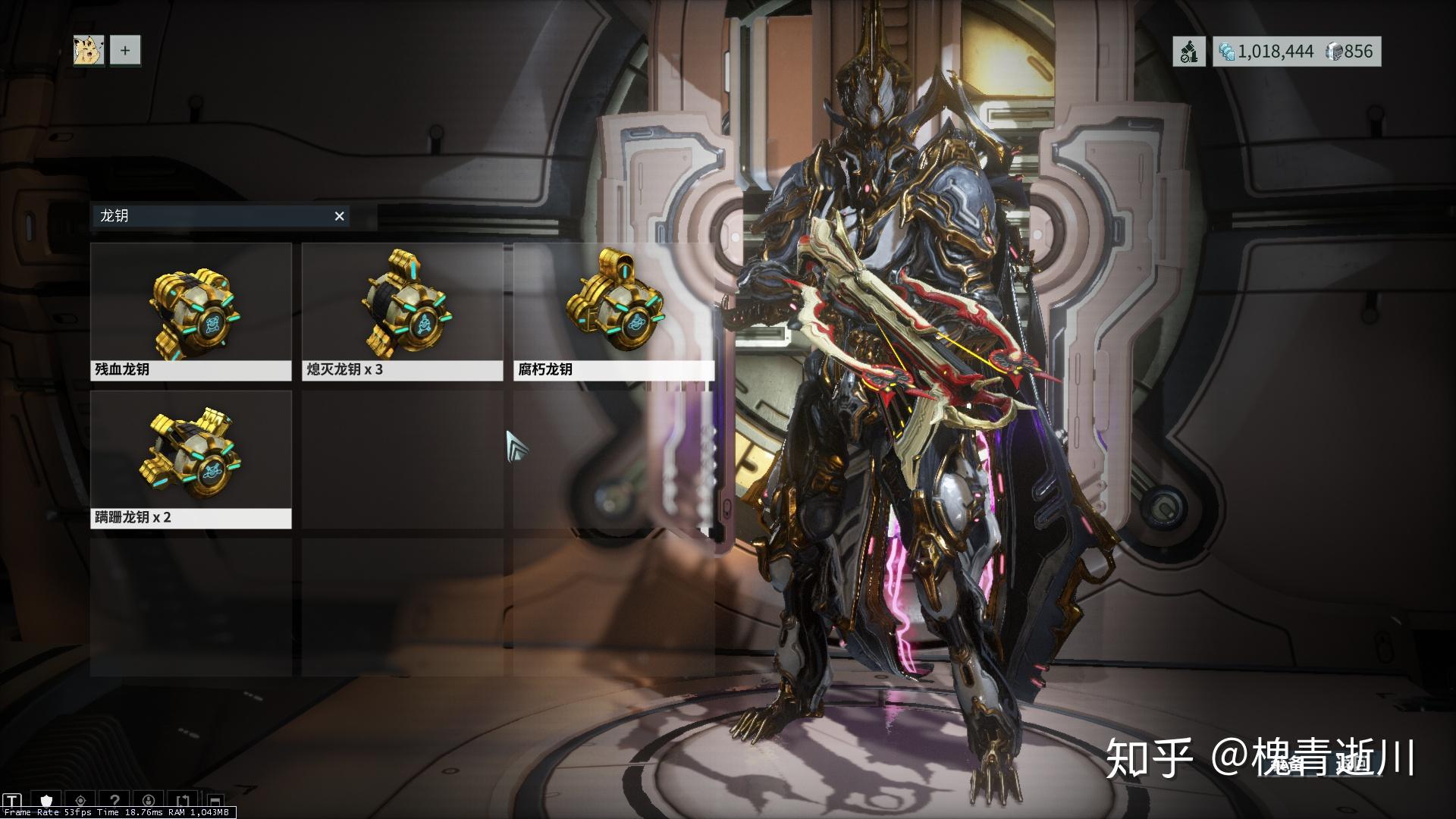Open the credits and platinum balance panel

click(1296, 52)
